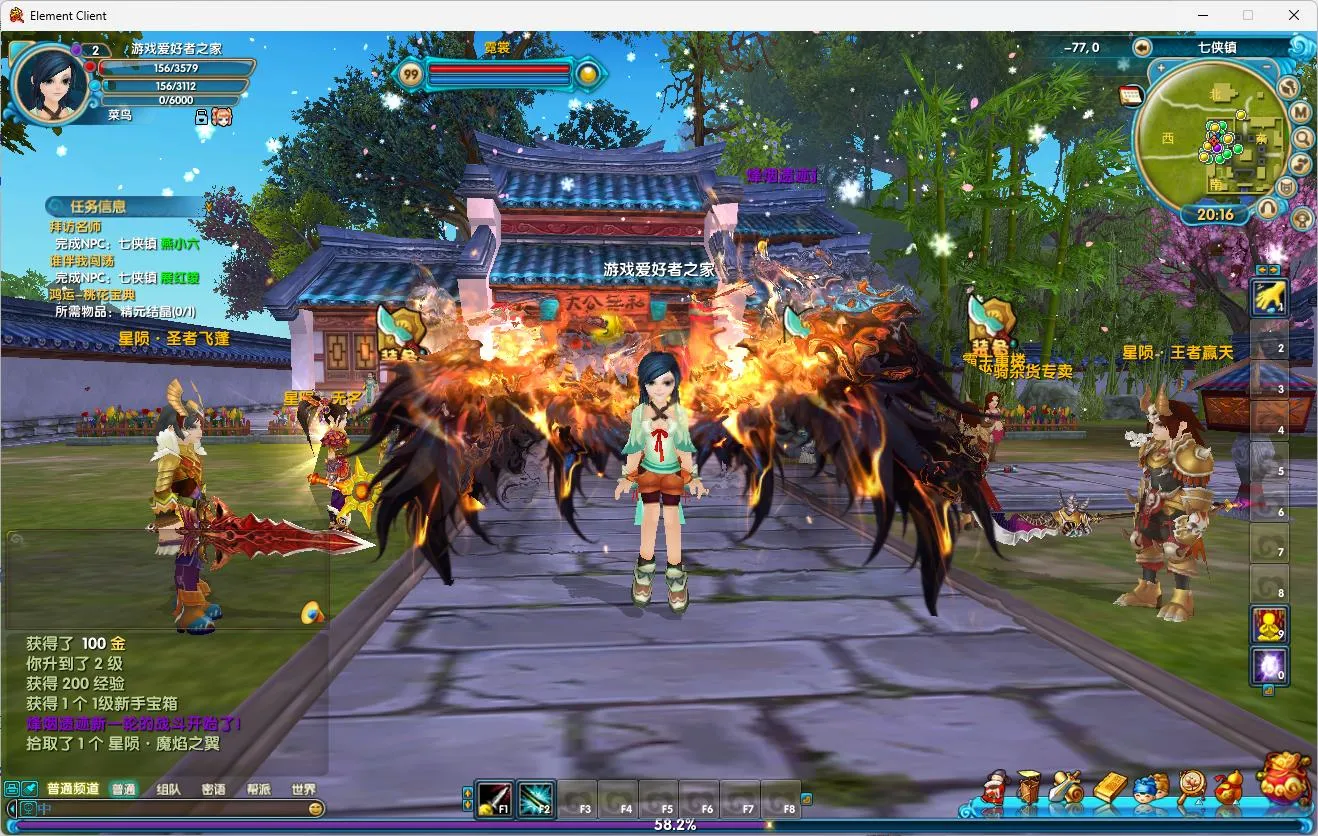1318x836 pixels.
Task: Switch to the 世界 chat tab
Action: (x=304, y=789)
